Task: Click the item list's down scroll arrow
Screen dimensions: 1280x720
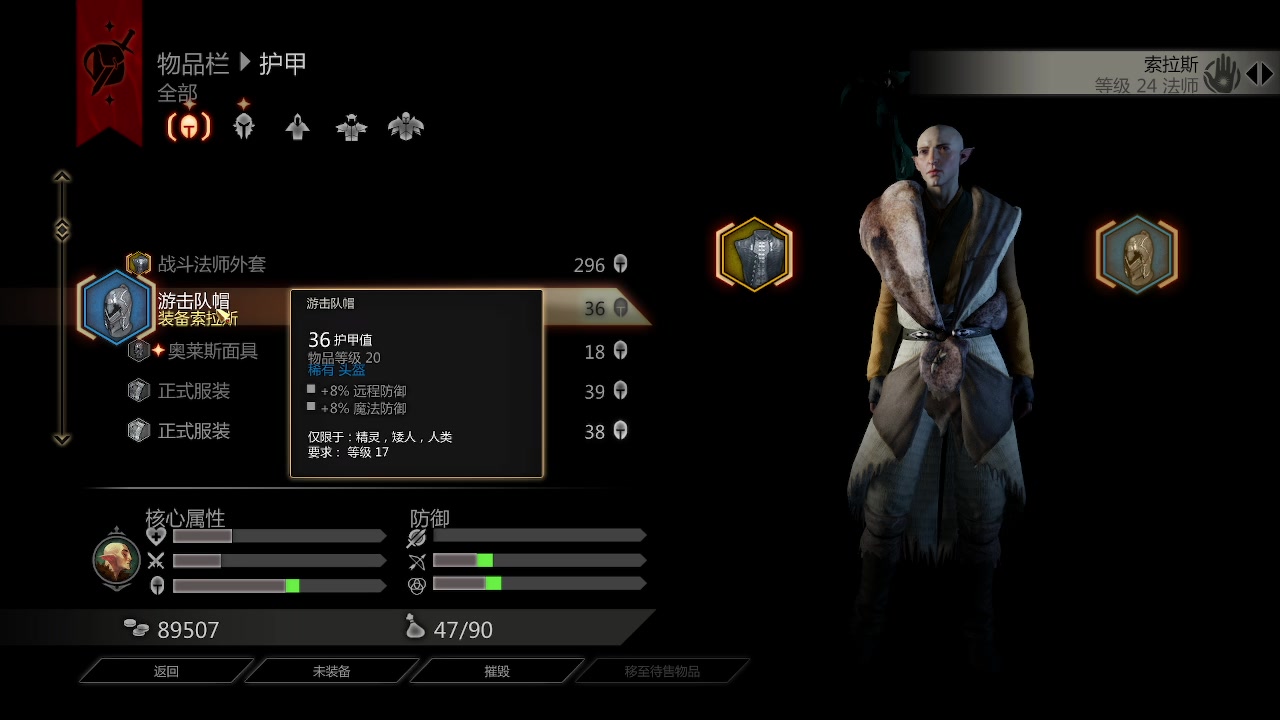Action: pyautogui.click(x=62, y=438)
